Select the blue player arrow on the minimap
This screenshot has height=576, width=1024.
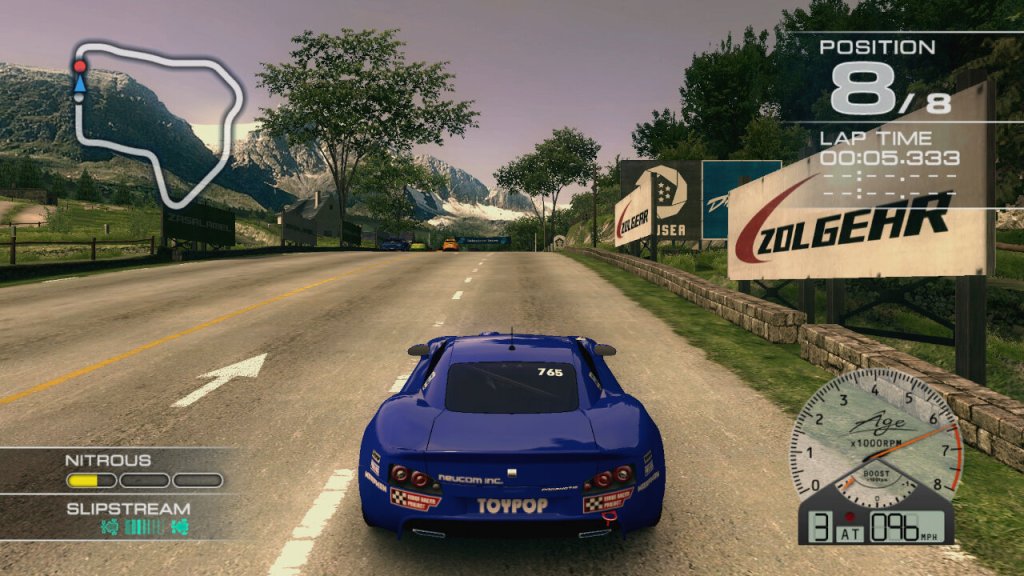[x=80, y=85]
